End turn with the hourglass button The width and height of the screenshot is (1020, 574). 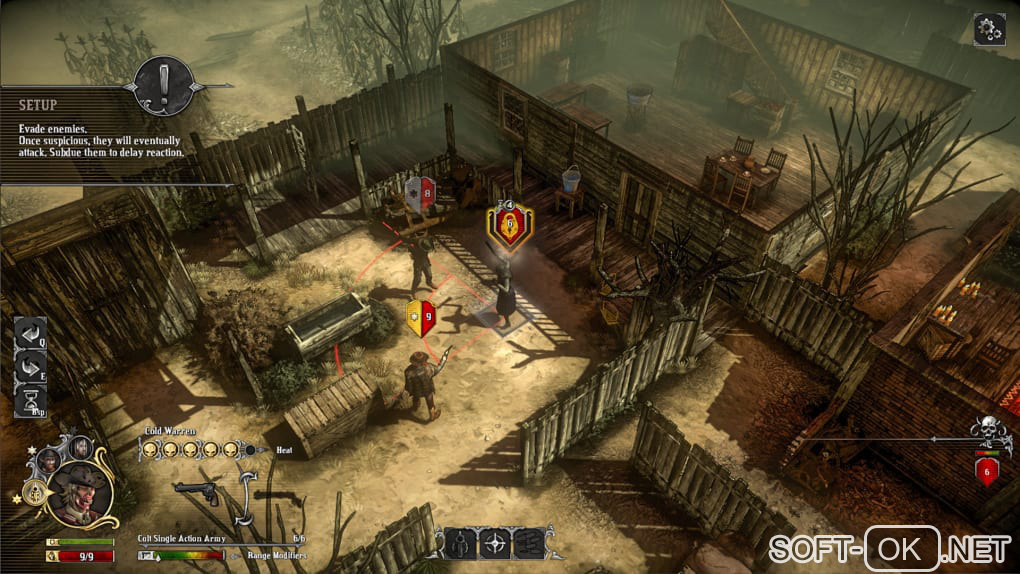(x=30, y=401)
